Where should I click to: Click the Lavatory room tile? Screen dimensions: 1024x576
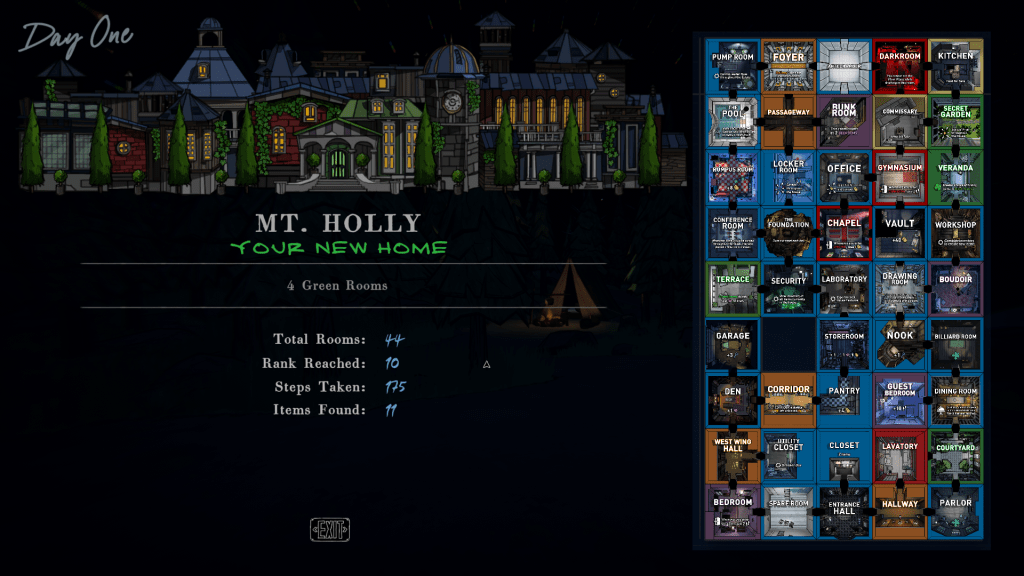point(900,456)
